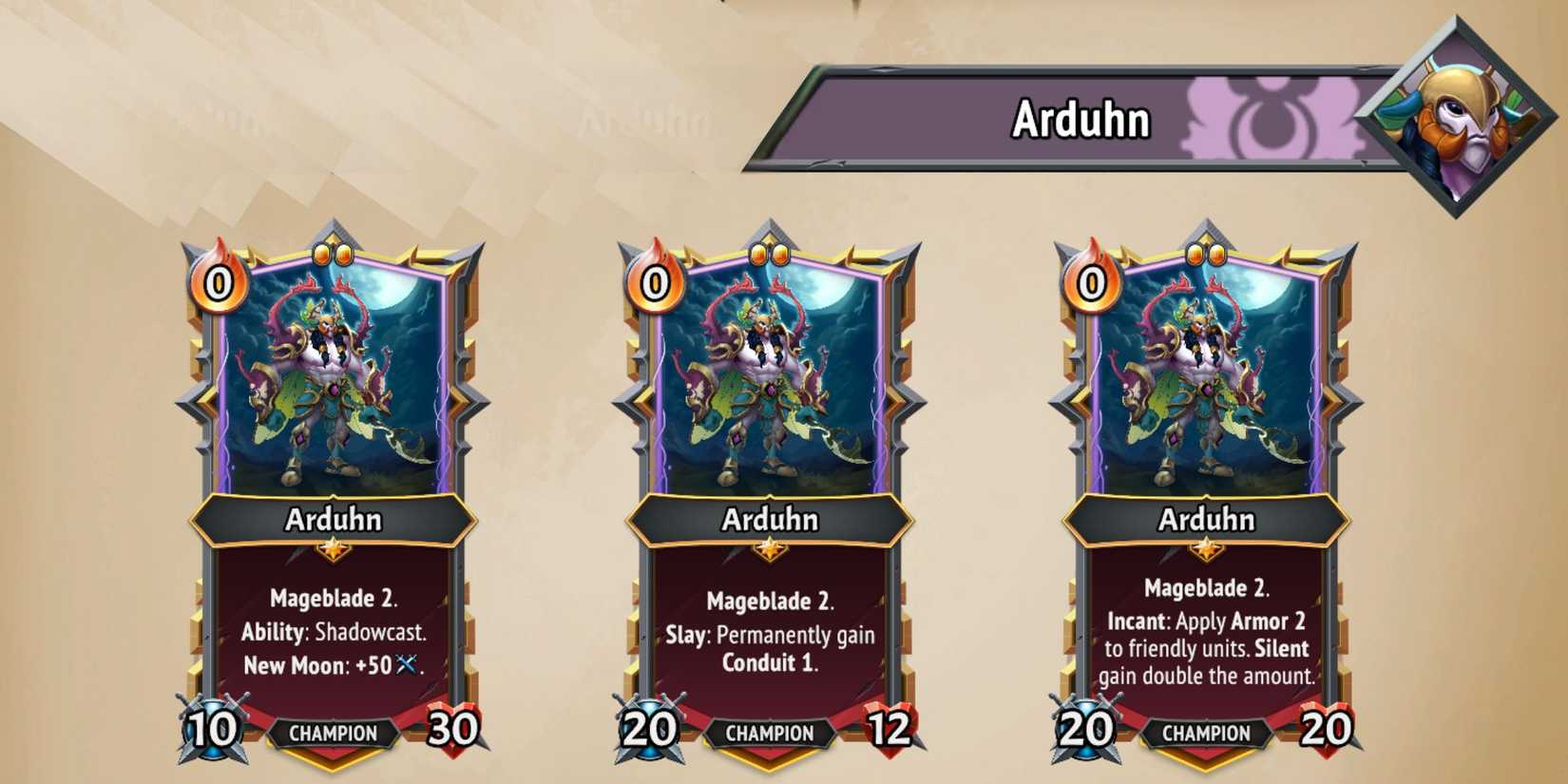Image resolution: width=1568 pixels, height=784 pixels.
Task: Expand the star rank on the rightmost card
Action: [x=1209, y=548]
